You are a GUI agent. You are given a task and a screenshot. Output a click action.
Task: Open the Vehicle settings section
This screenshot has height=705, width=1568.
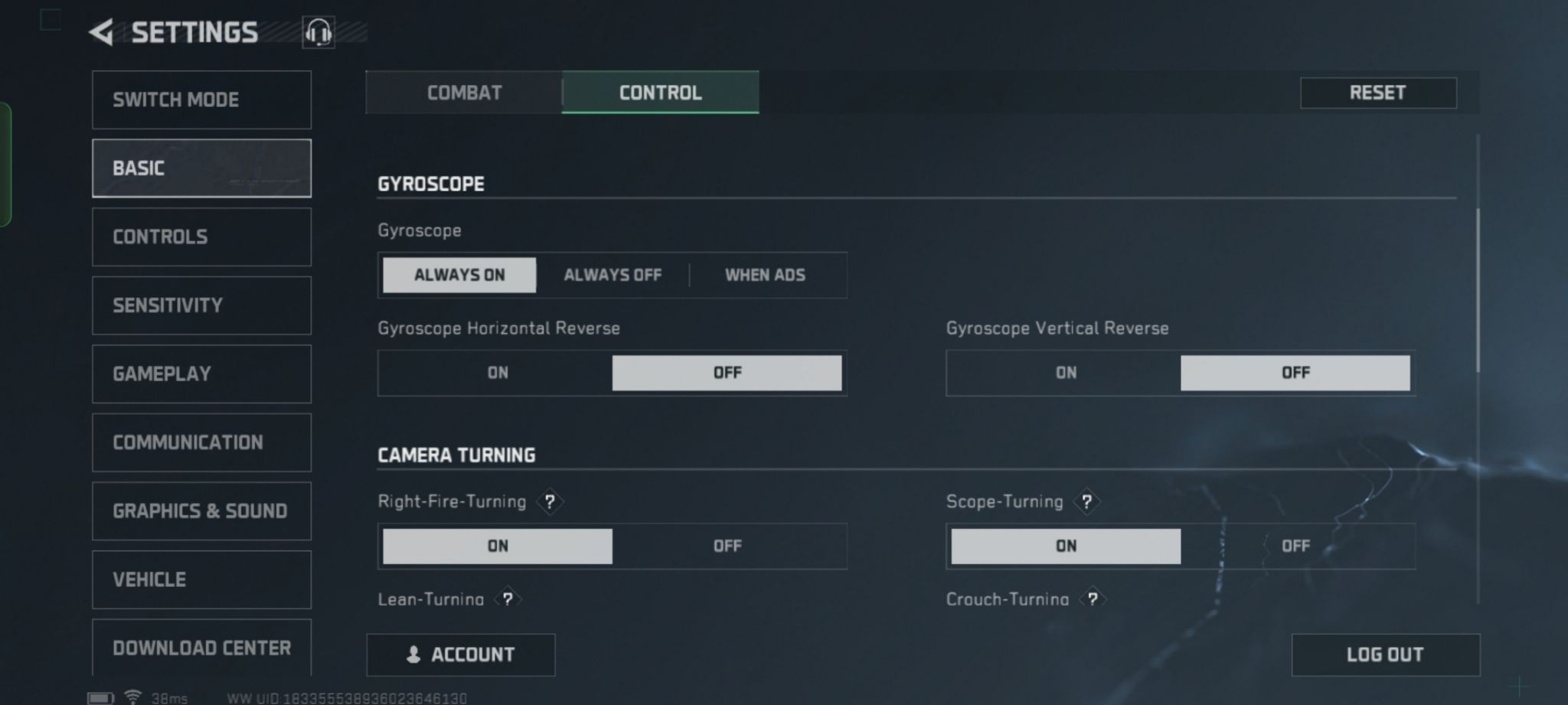pyautogui.click(x=201, y=579)
